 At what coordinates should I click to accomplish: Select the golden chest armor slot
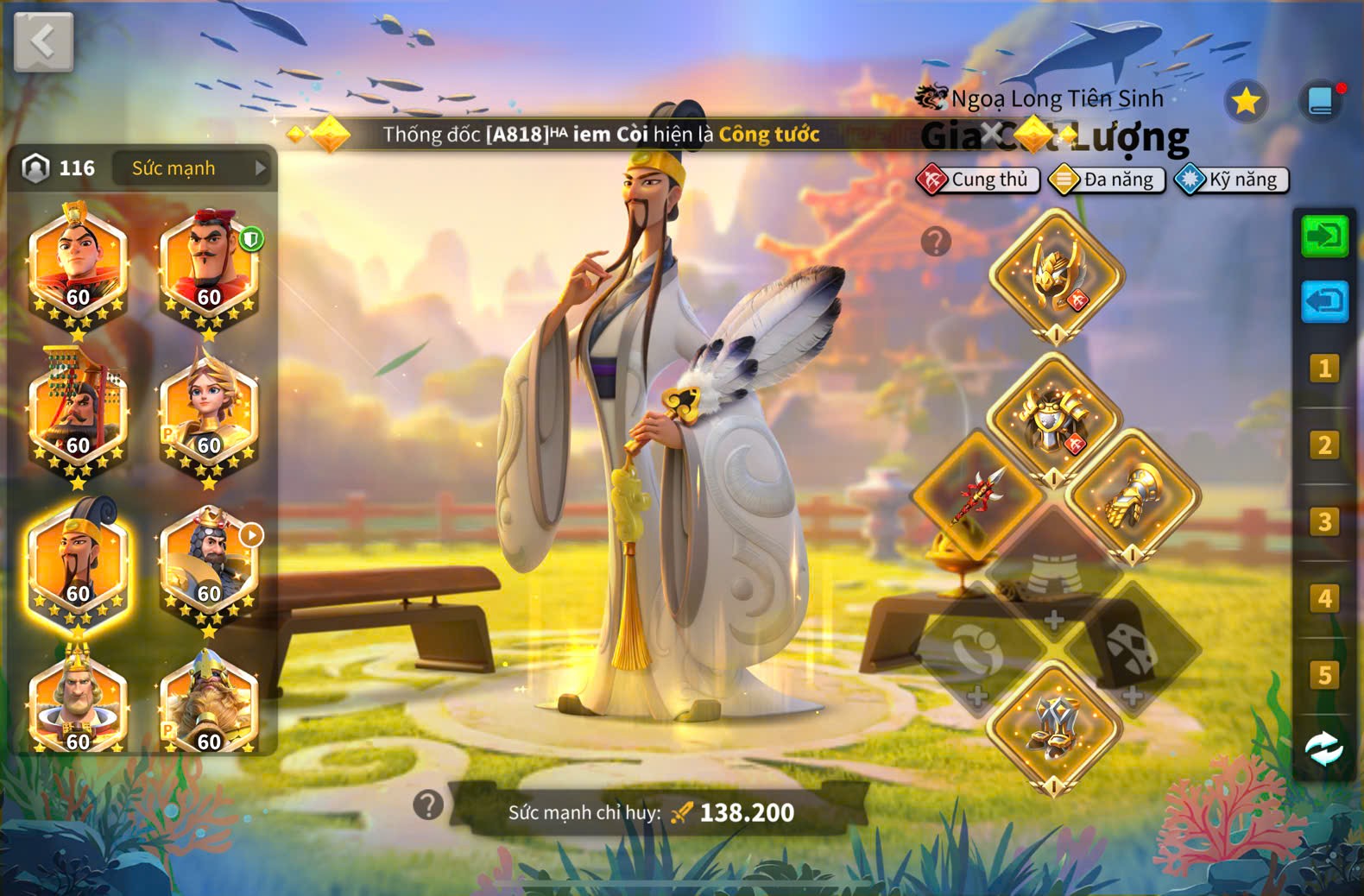1054,419
